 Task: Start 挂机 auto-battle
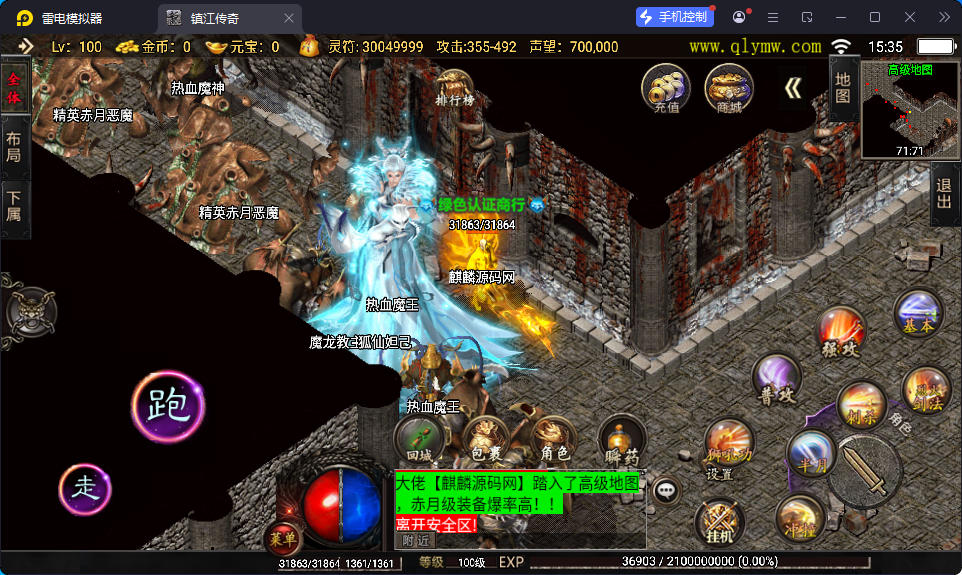click(x=718, y=523)
